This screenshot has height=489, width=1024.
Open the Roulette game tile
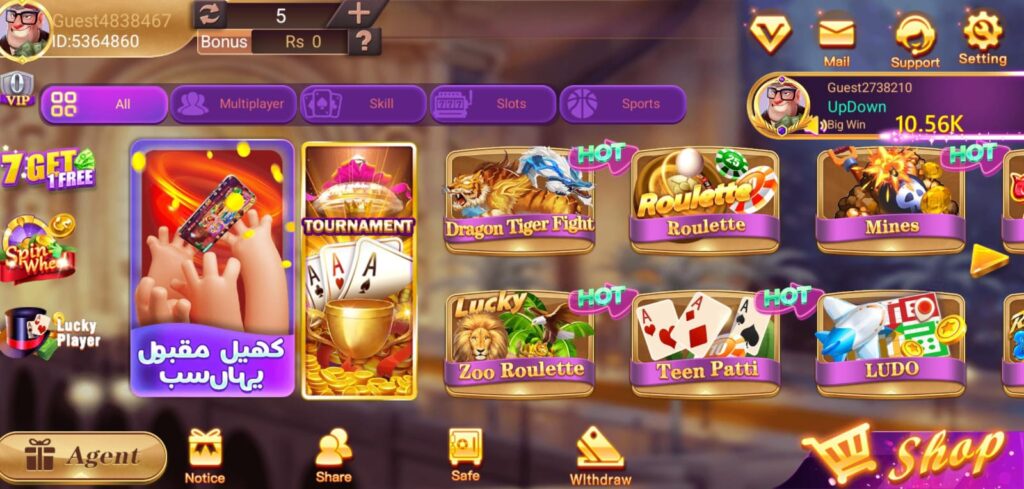pos(705,200)
